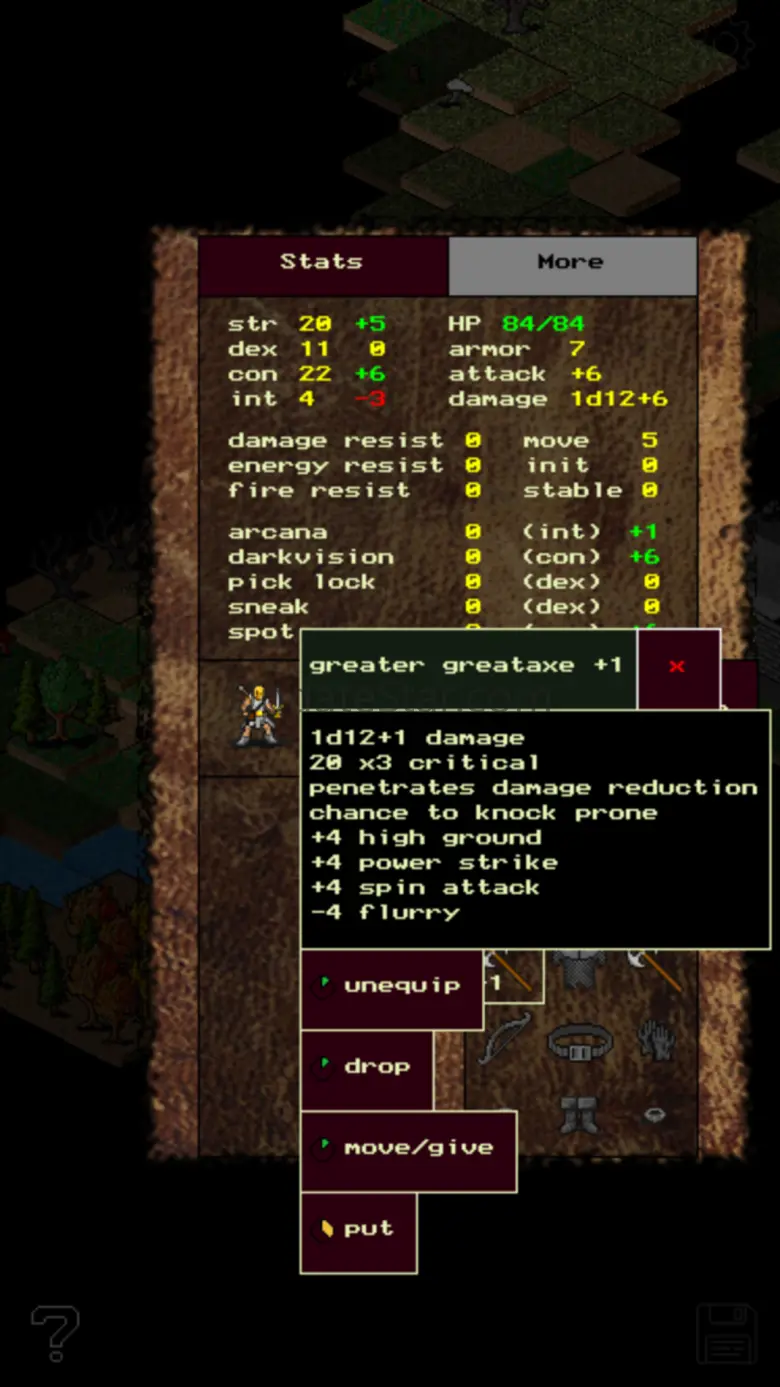The width and height of the screenshot is (780, 1387).
Task: Choose the put option
Action: [358, 1230]
